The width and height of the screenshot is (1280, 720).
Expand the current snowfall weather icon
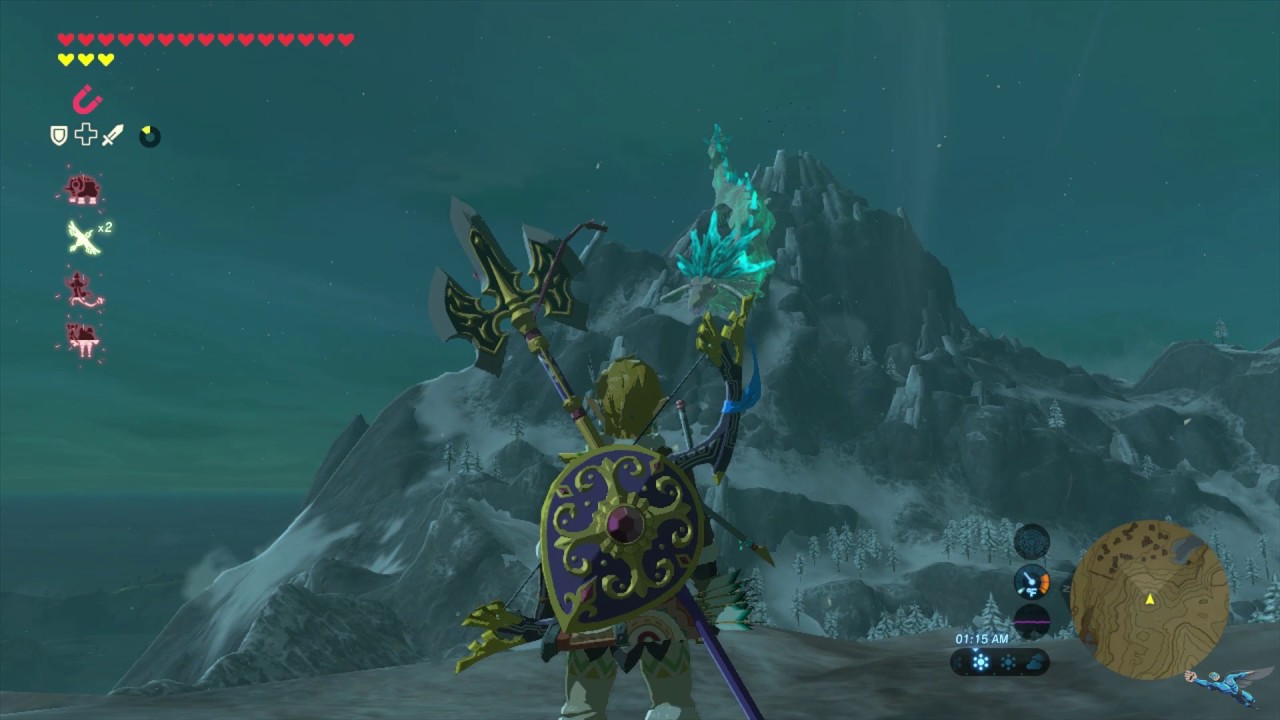980,660
